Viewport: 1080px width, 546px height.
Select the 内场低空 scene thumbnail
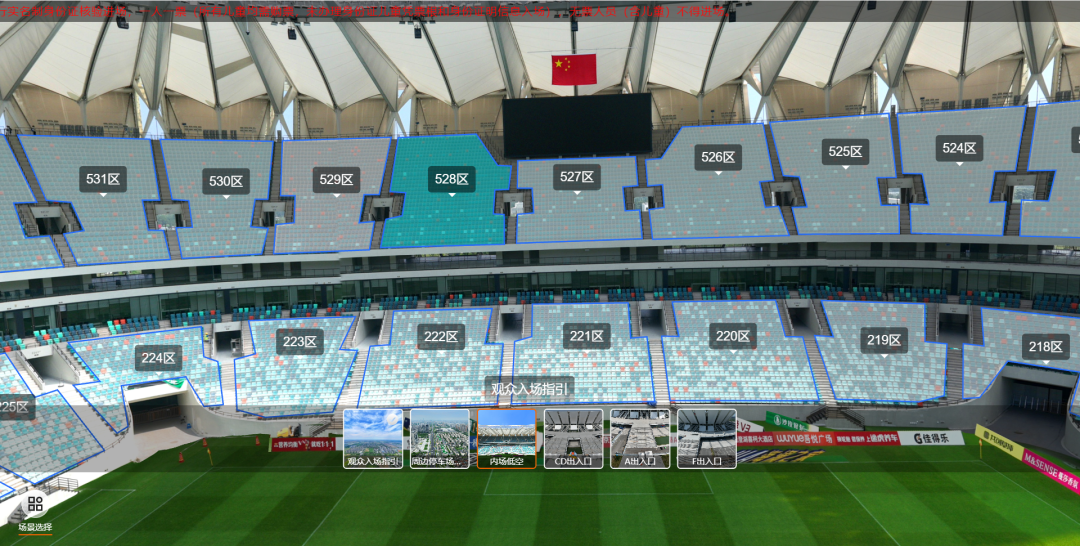[x=507, y=438]
